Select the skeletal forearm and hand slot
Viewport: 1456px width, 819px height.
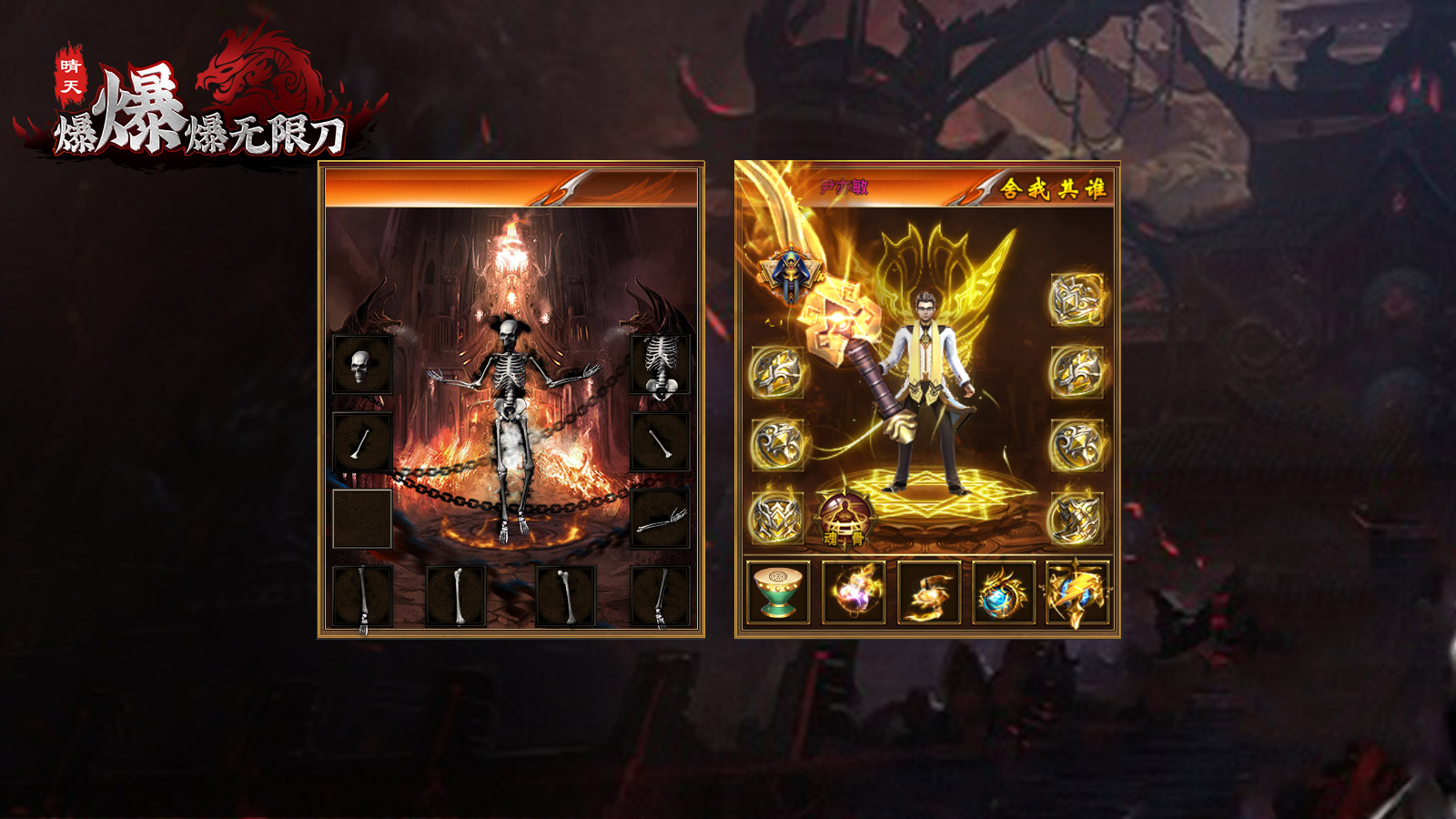[x=660, y=520]
